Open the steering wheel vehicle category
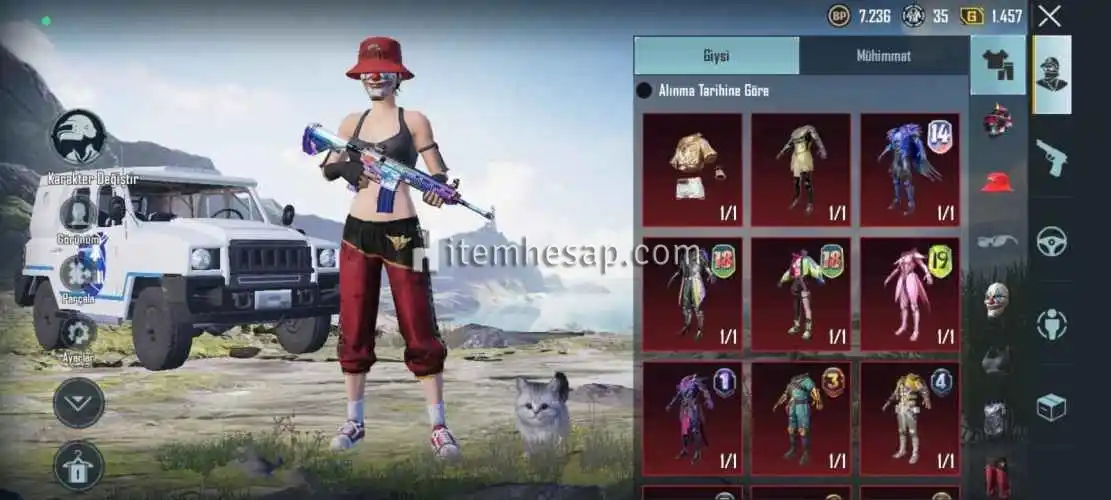Viewport: 1111px width, 500px height. click(x=1051, y=241)
